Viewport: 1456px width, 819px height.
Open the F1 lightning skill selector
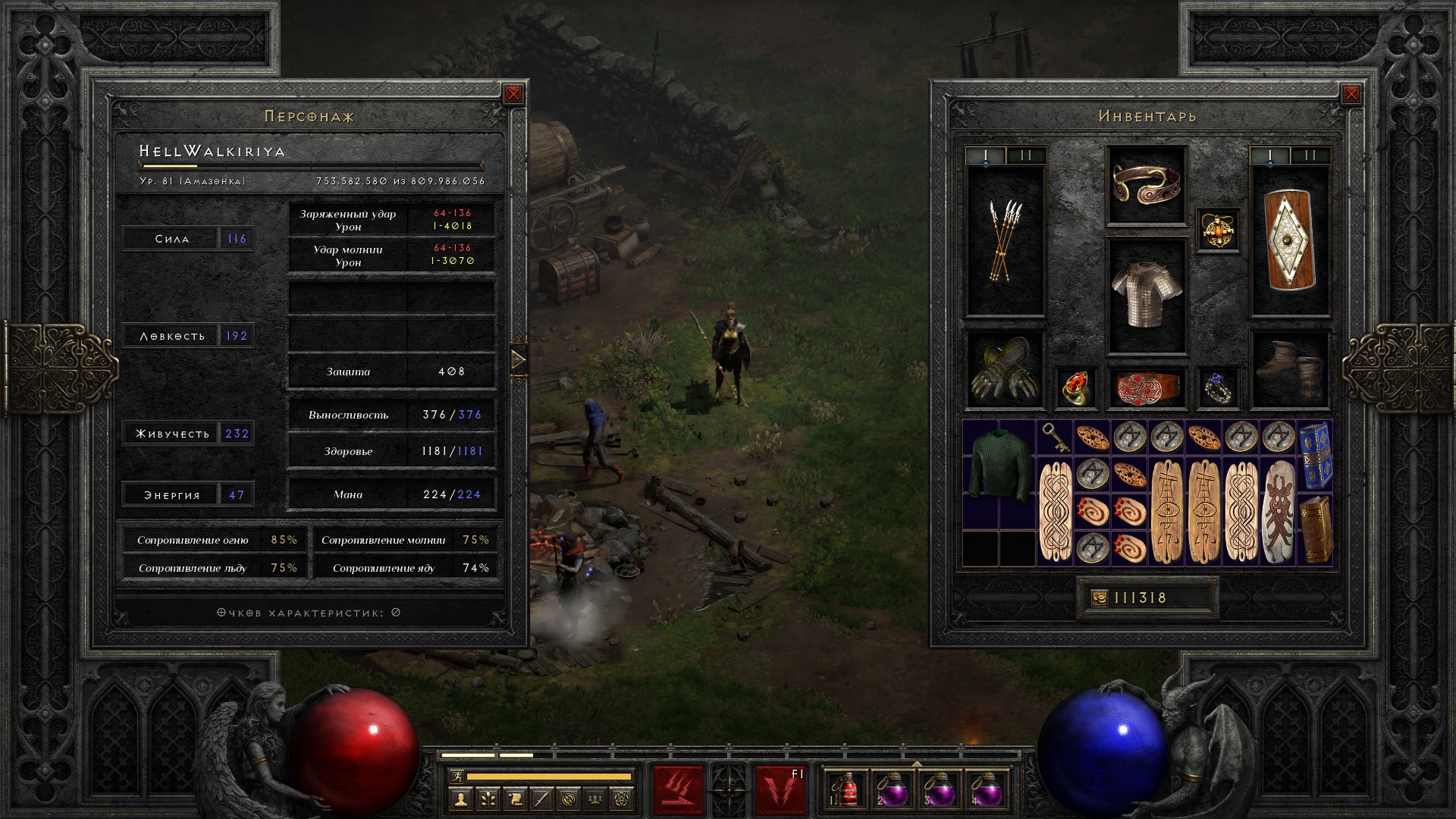[x=780, y=790]
